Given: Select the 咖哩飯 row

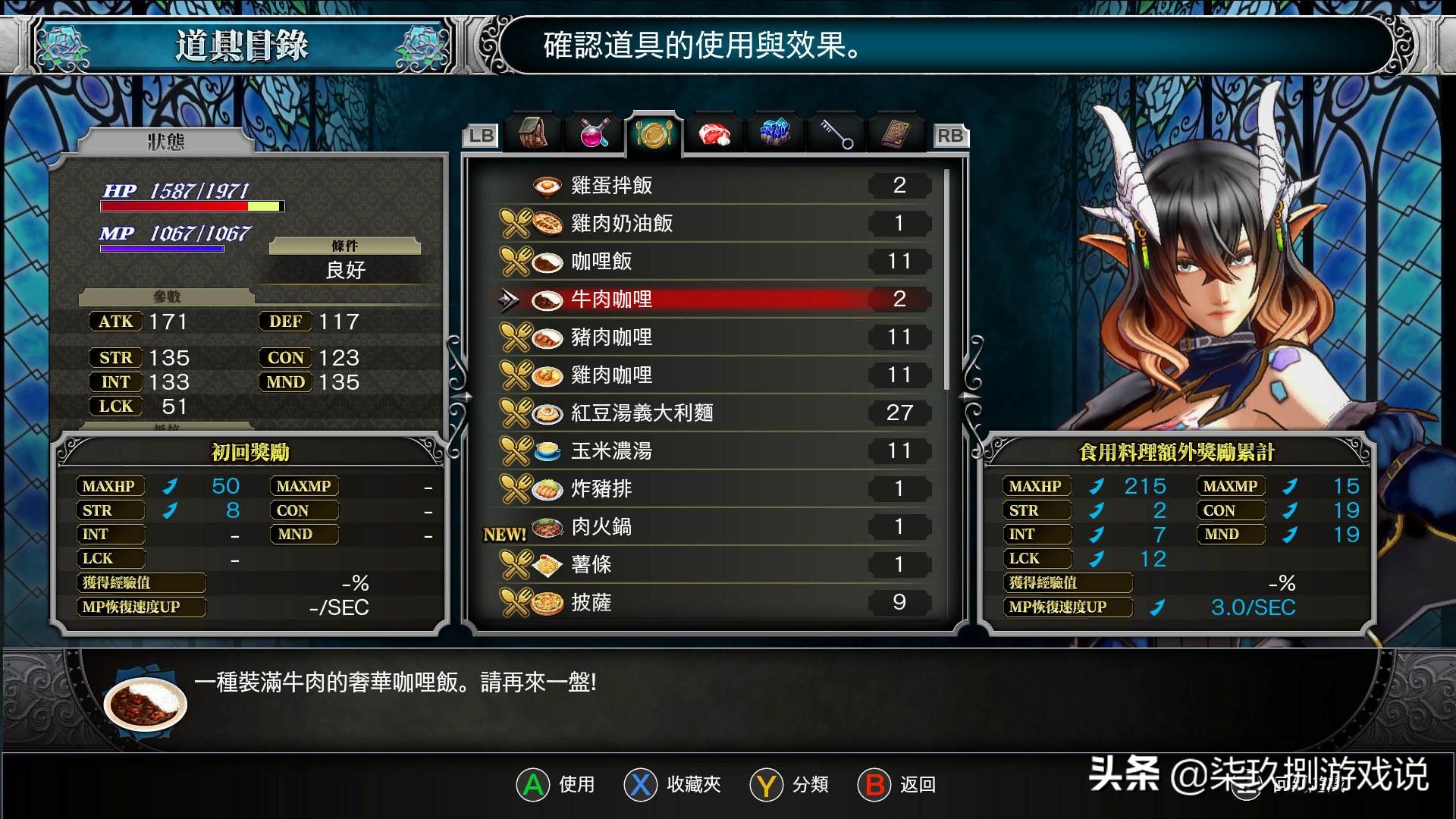Looking at the screenshot, I should 713,261.
